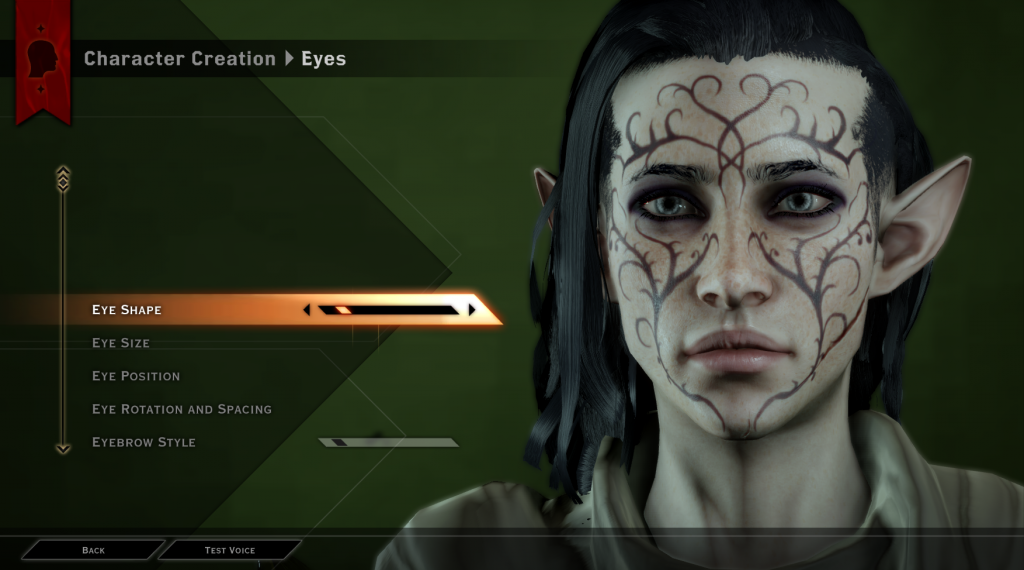The image size is (1024, 570).
Task: Play the Test Voice sample
Action: click(x=230, y=550)
